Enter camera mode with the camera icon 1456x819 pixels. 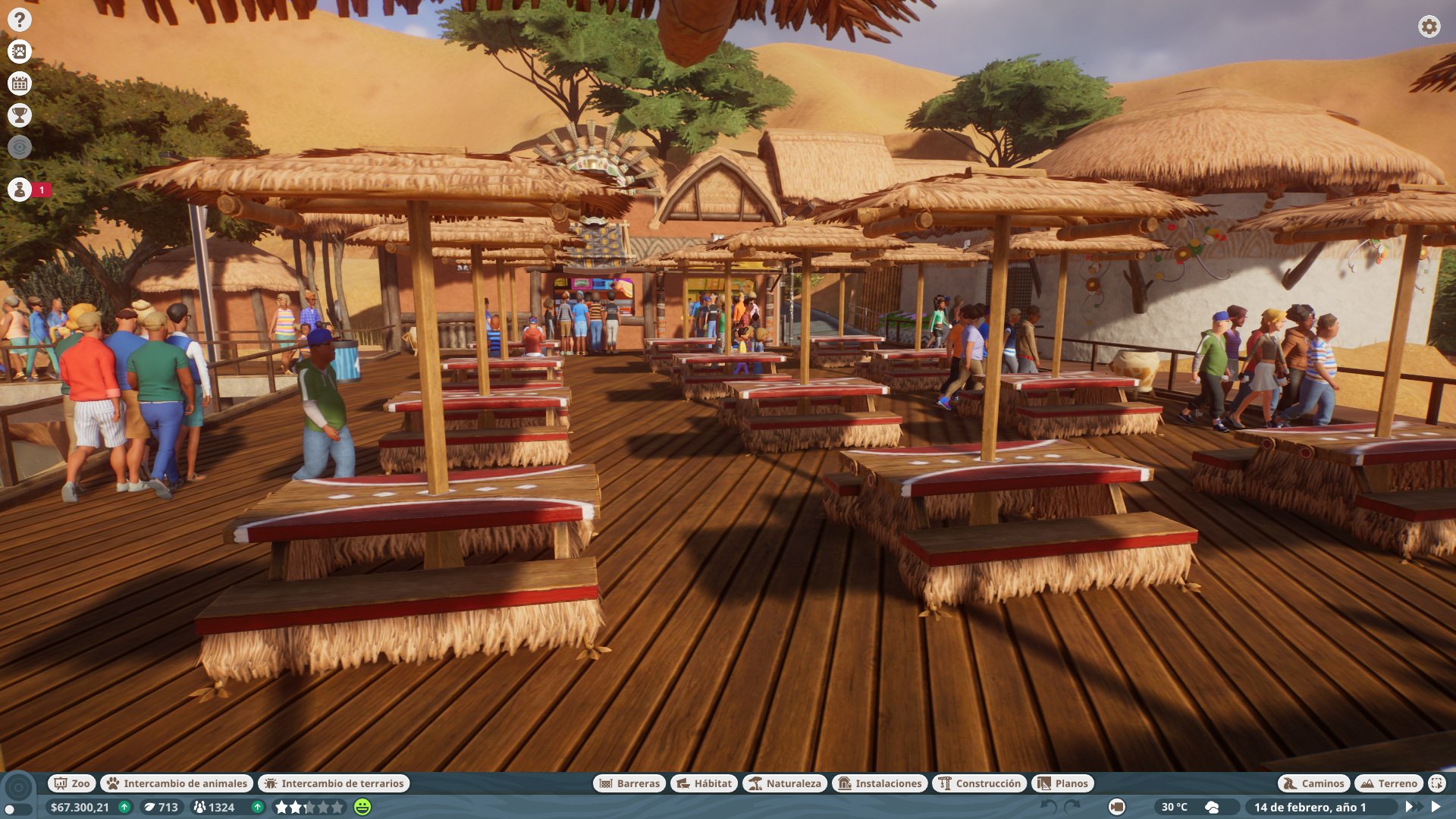point(1116,806)
